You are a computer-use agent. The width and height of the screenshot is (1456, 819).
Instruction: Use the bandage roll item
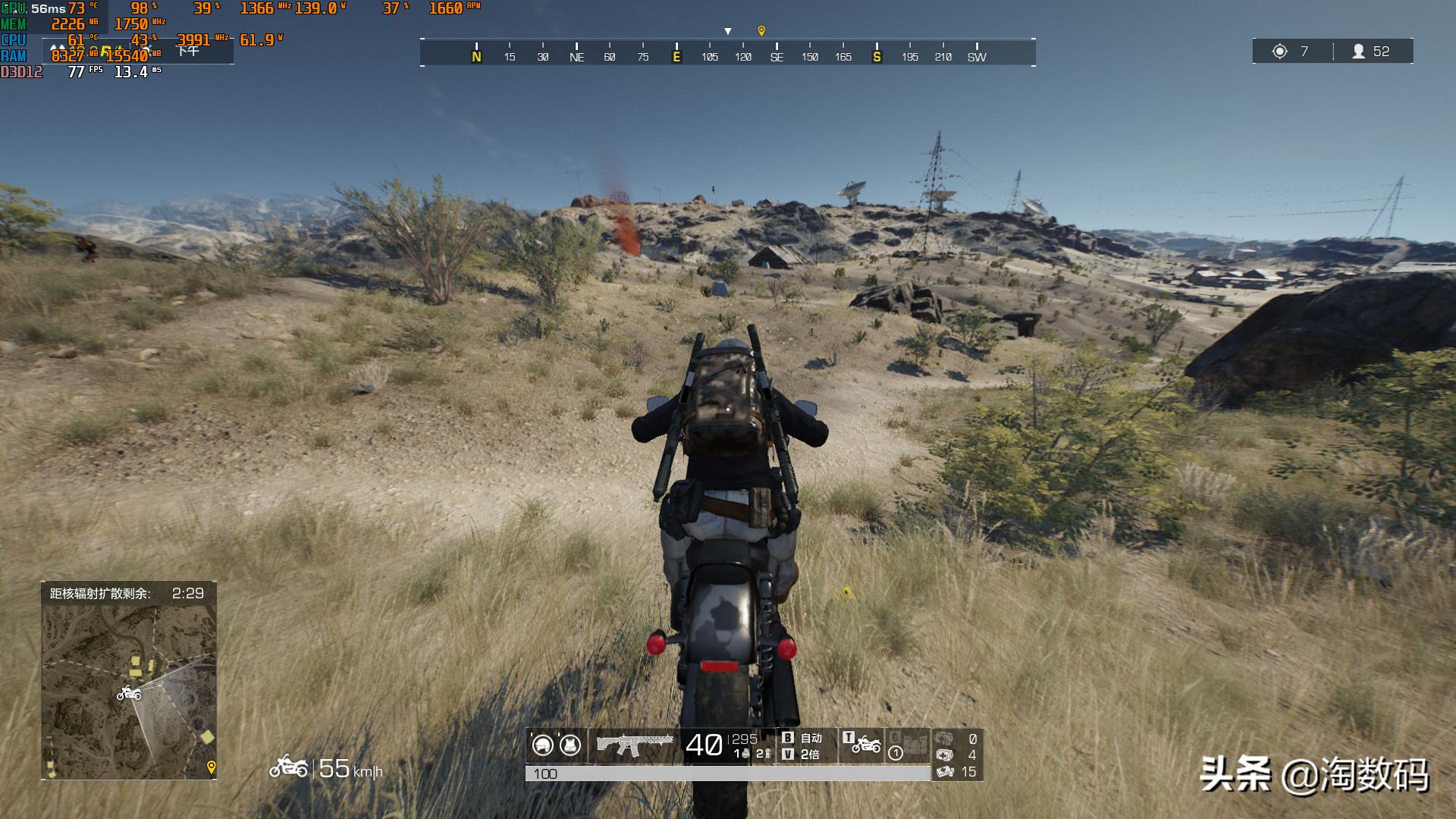point(944,738)
